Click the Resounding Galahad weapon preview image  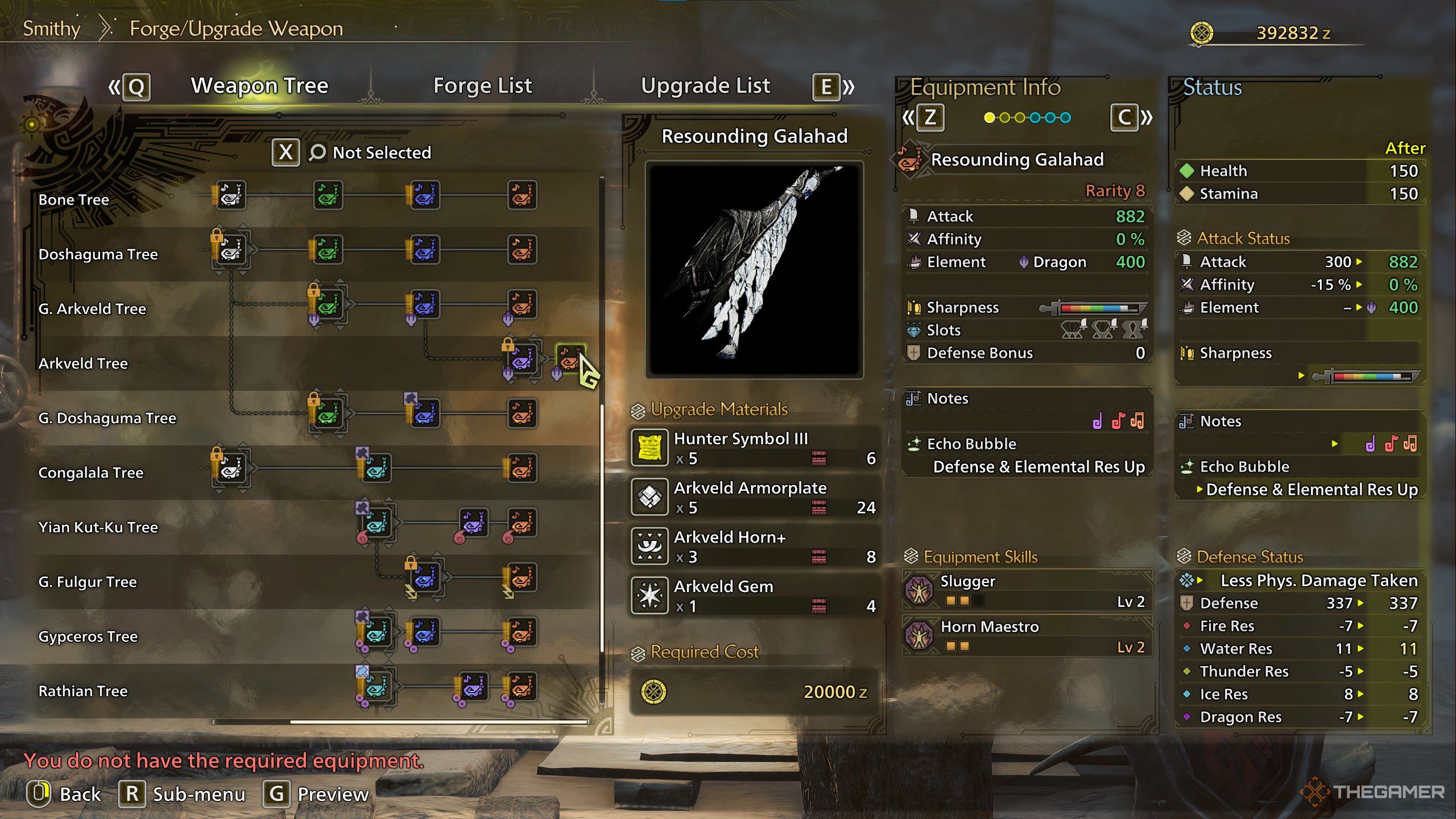tap(754, 270)
